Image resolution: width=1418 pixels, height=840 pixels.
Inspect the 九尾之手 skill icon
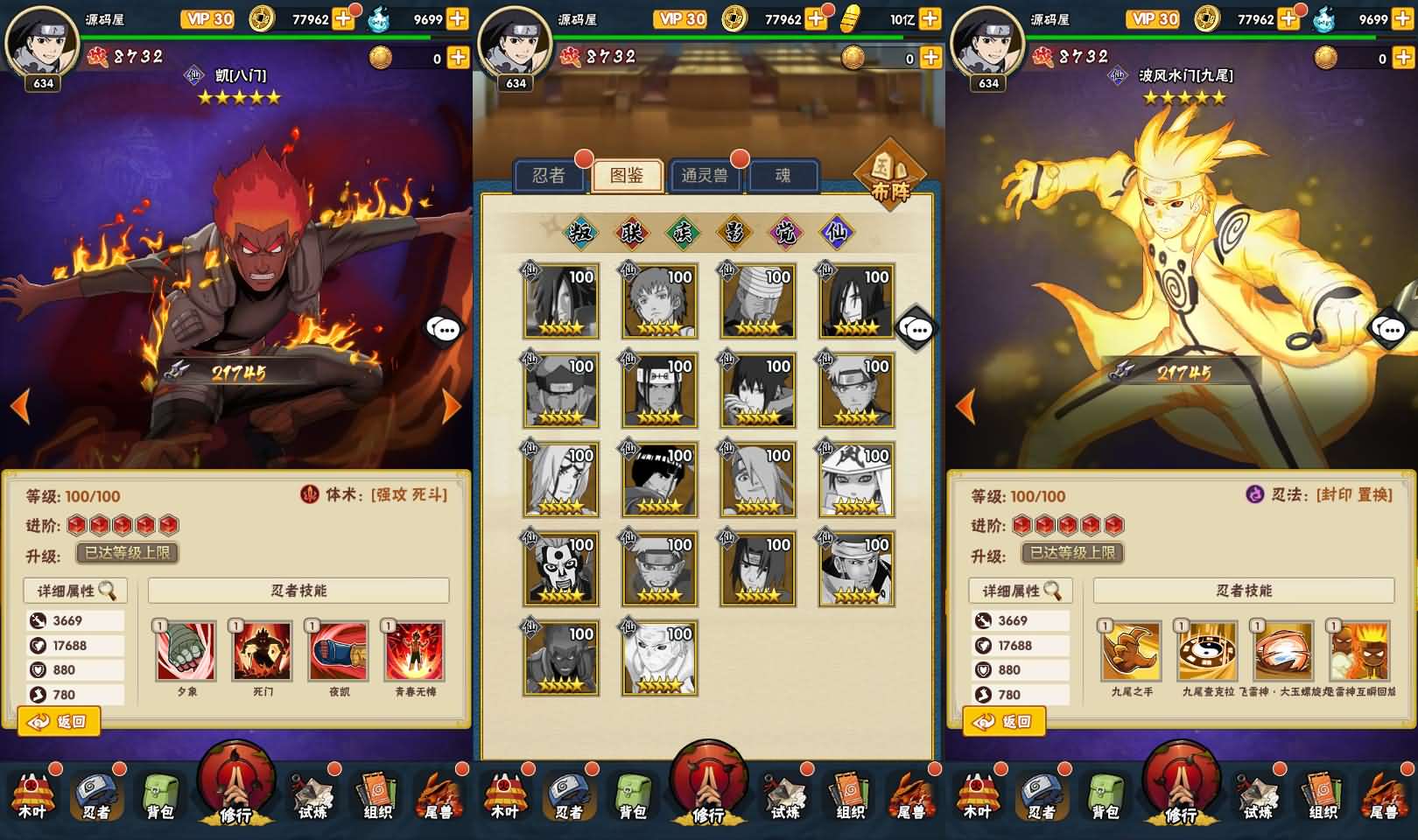click(x=1131, y=651)
